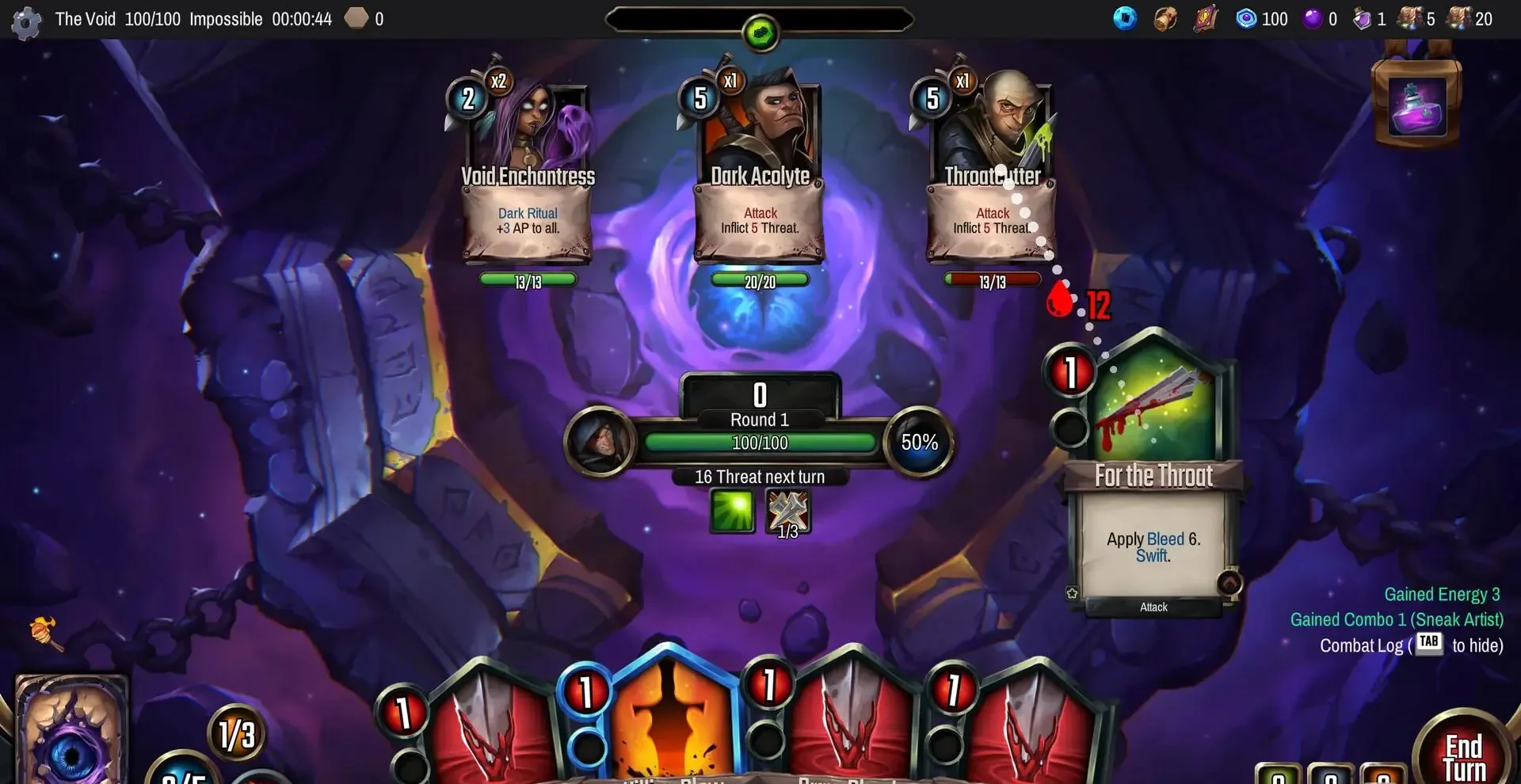Inspect the crossed blades 1/3 status icon
Image resolution: width=1521 pixels, height=784 pixels.
point(787,512)
